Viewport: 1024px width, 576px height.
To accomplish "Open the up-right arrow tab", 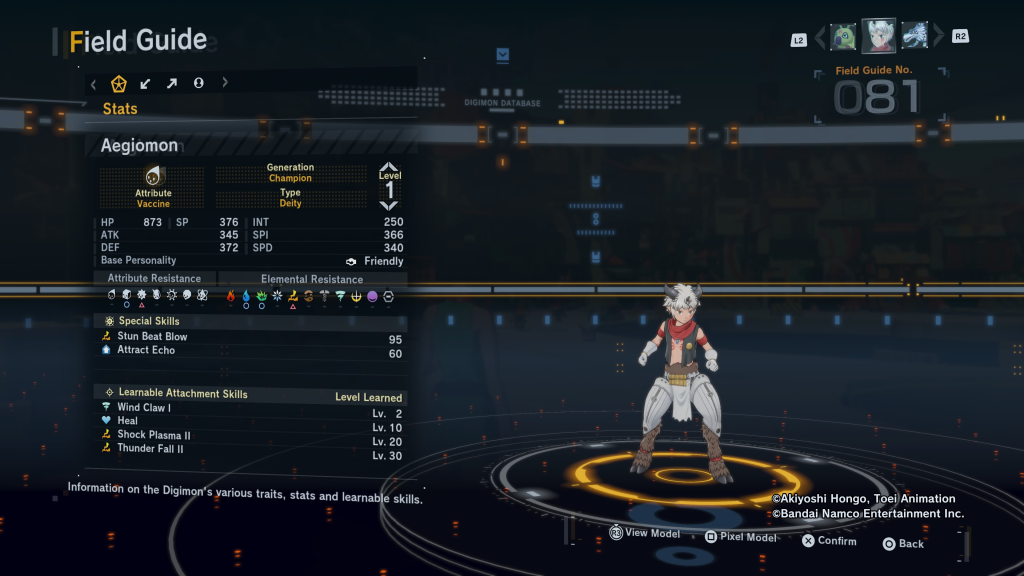I will [x=172, y=83].
